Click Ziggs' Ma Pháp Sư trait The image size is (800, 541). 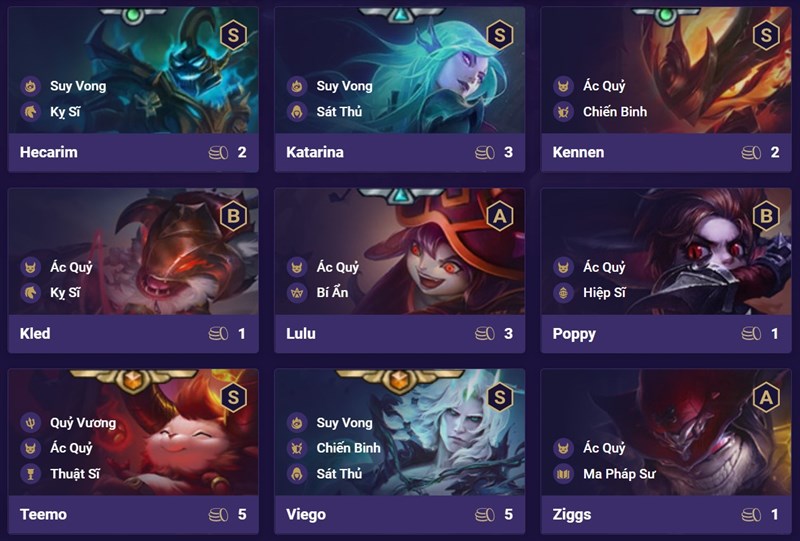(x=618, y=473)
